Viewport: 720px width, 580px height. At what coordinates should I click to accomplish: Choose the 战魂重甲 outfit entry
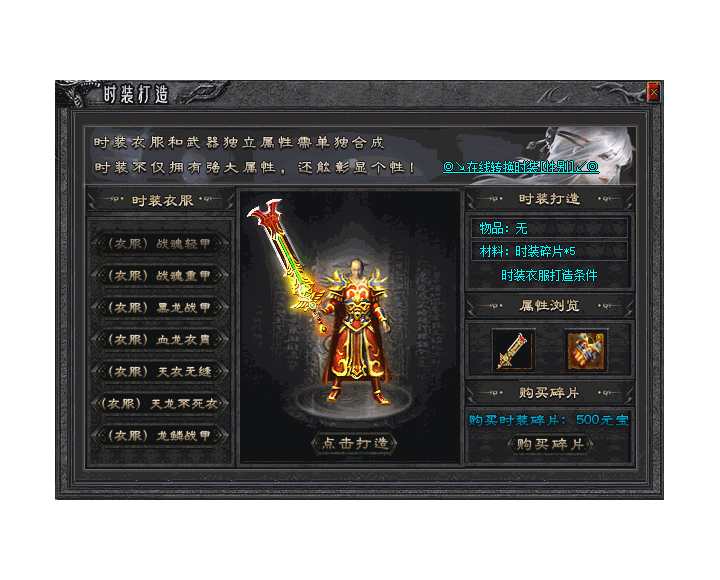[161, 275]
